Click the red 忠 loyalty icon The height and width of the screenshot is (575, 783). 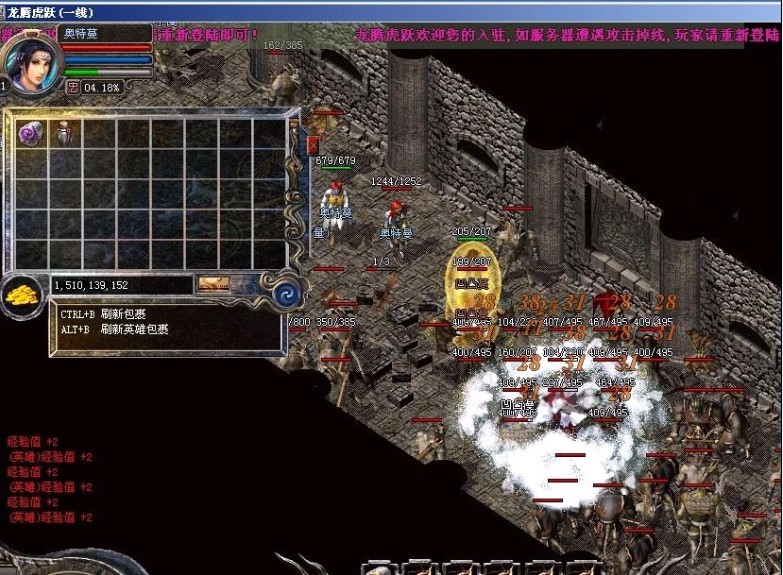(72, 87)
